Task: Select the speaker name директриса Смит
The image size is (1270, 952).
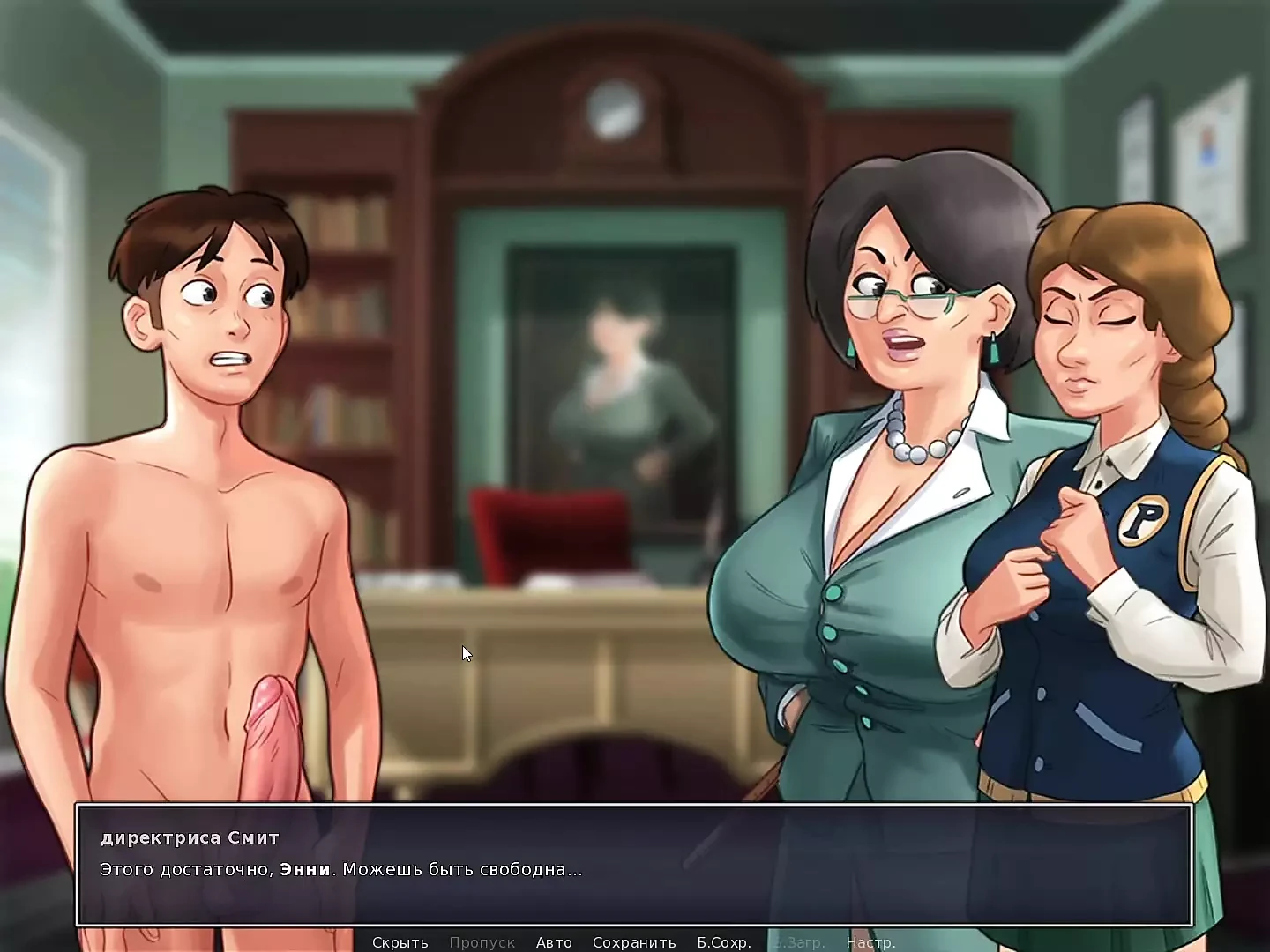Action: 190,837
